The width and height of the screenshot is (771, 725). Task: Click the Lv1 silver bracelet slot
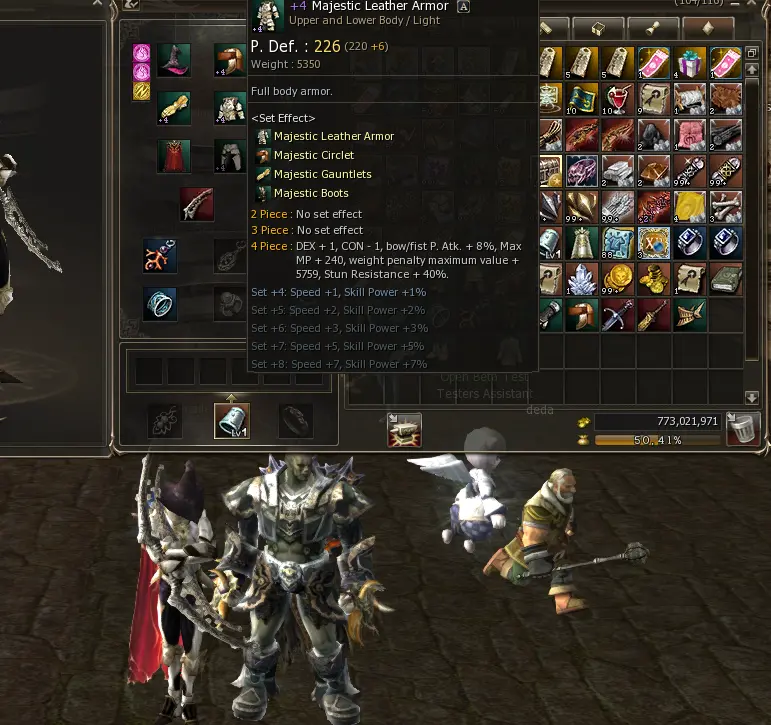[232, 421]
